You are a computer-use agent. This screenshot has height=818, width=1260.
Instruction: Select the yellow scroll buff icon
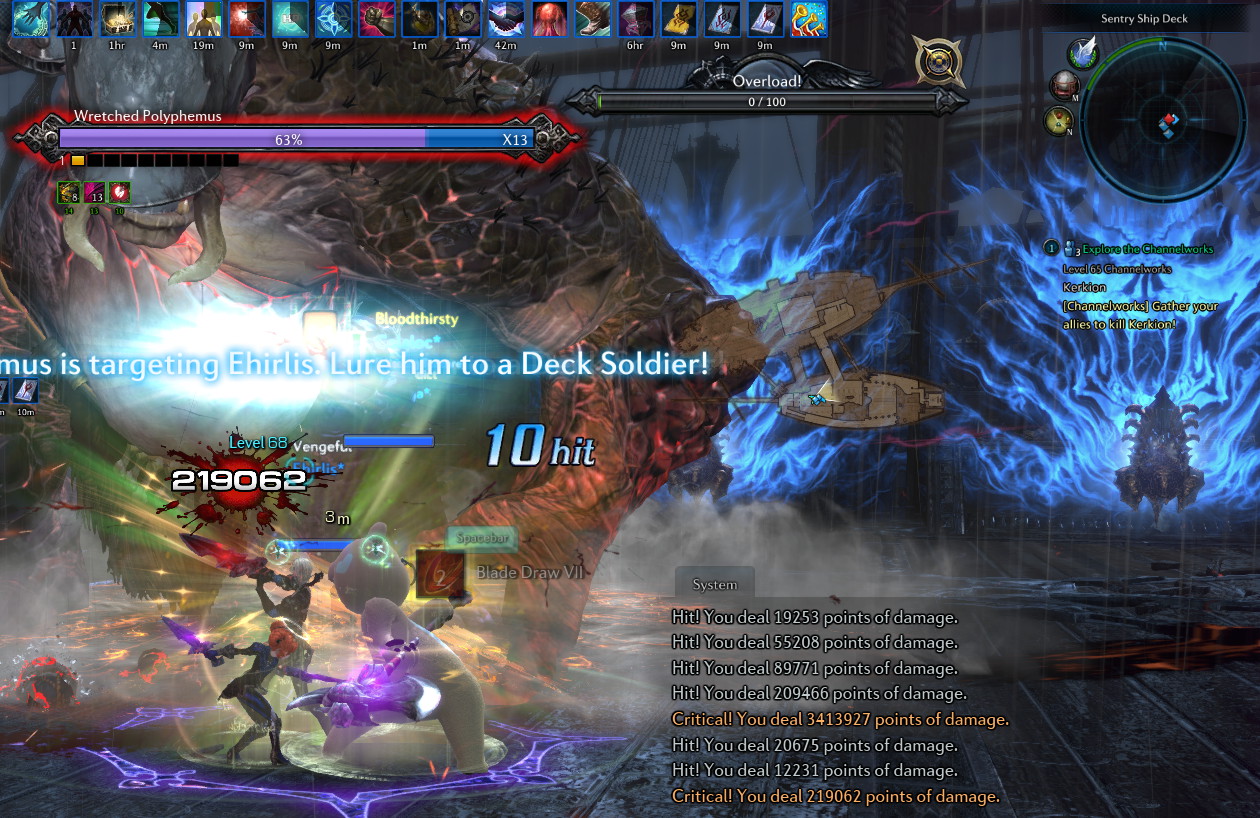coord(678,19)
